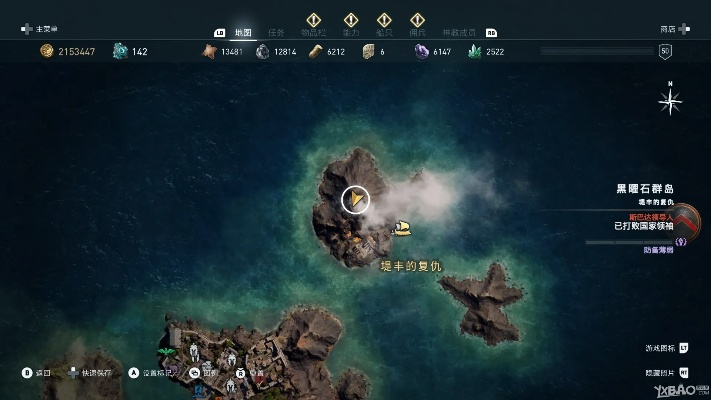
Task: Switch to the 地图 (Map) tab
Action: (x=242, y=32)
